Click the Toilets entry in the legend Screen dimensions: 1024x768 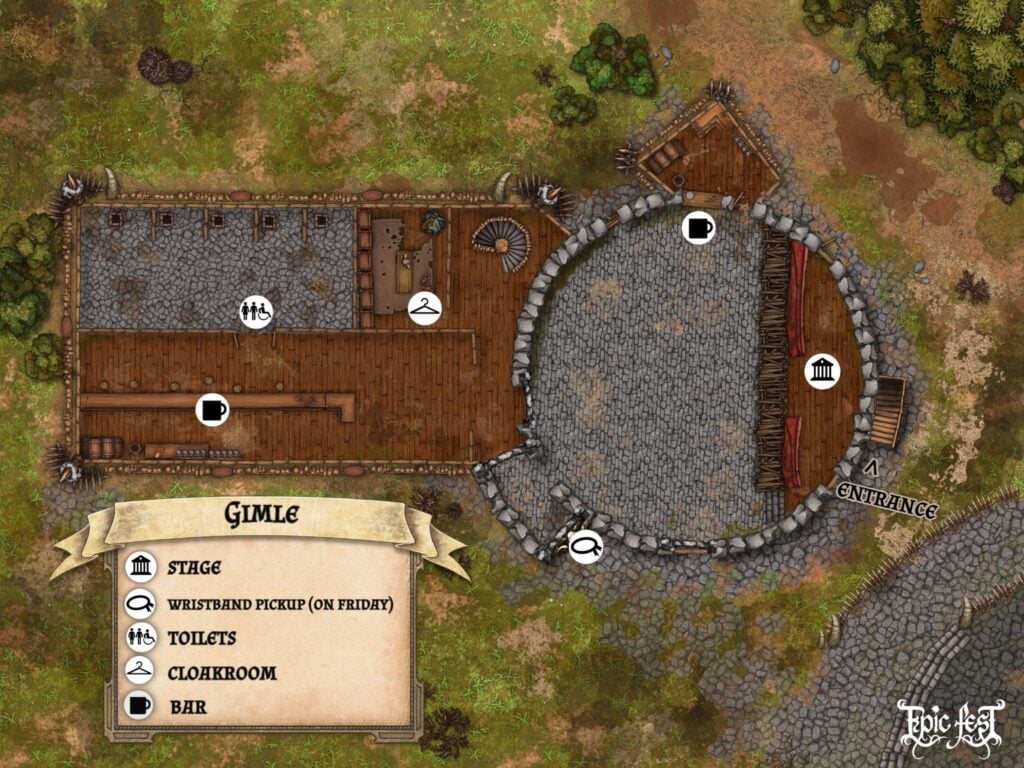(201, 638)
